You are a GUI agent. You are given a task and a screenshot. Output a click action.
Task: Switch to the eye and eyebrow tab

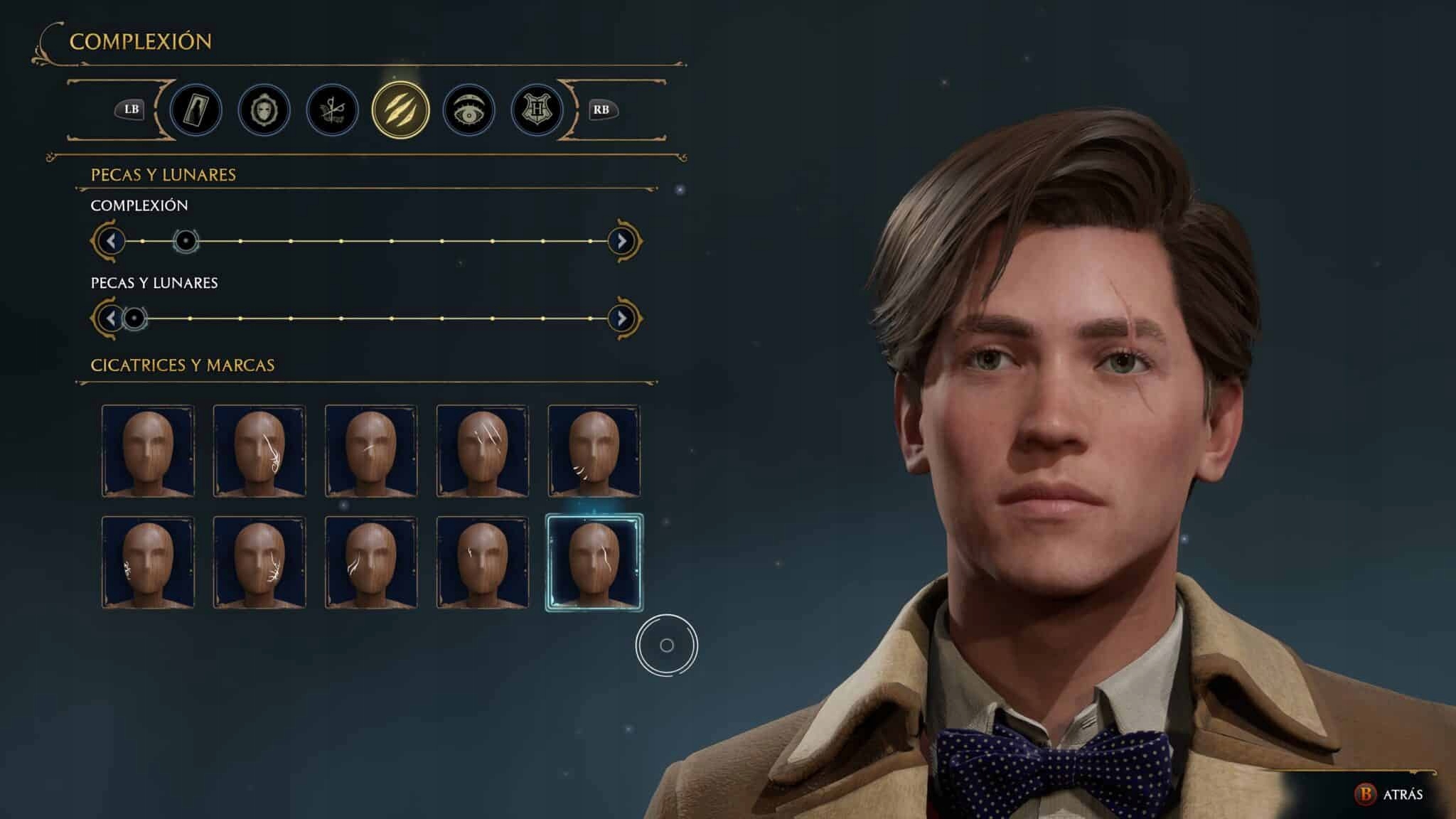(469, 110)
